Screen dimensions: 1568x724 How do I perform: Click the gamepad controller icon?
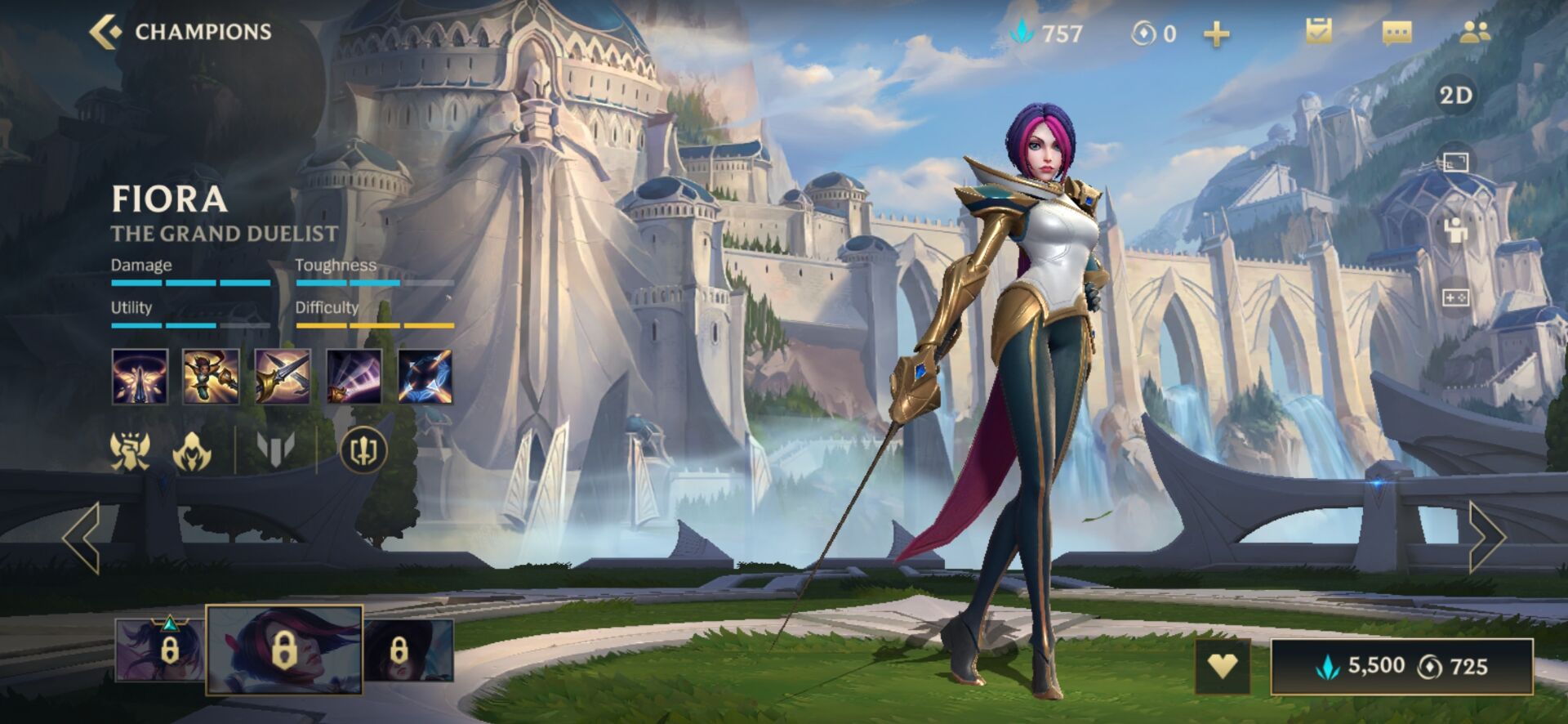click(1455, 297)
